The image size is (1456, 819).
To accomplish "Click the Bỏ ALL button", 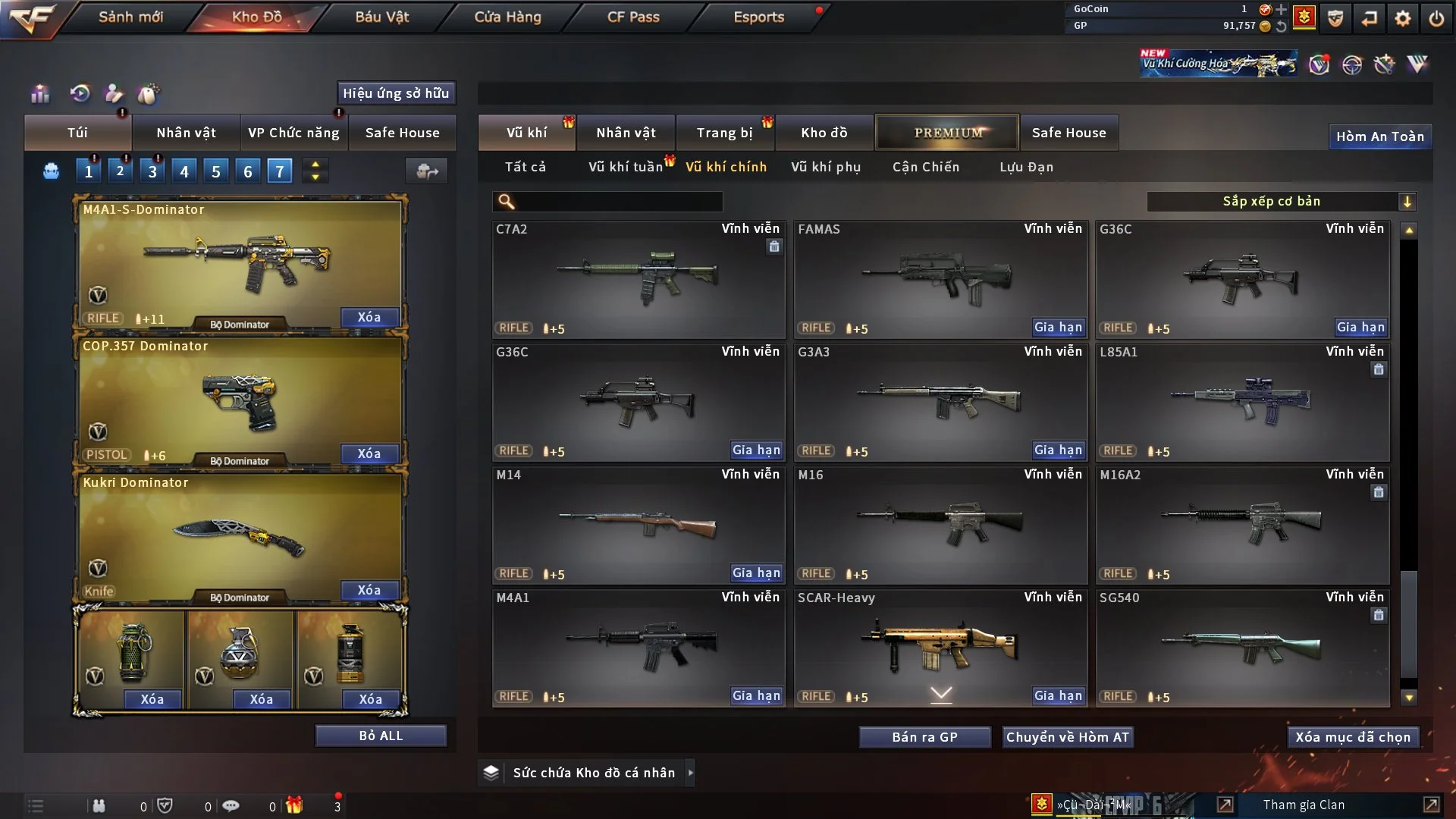I will coord(381,736).
